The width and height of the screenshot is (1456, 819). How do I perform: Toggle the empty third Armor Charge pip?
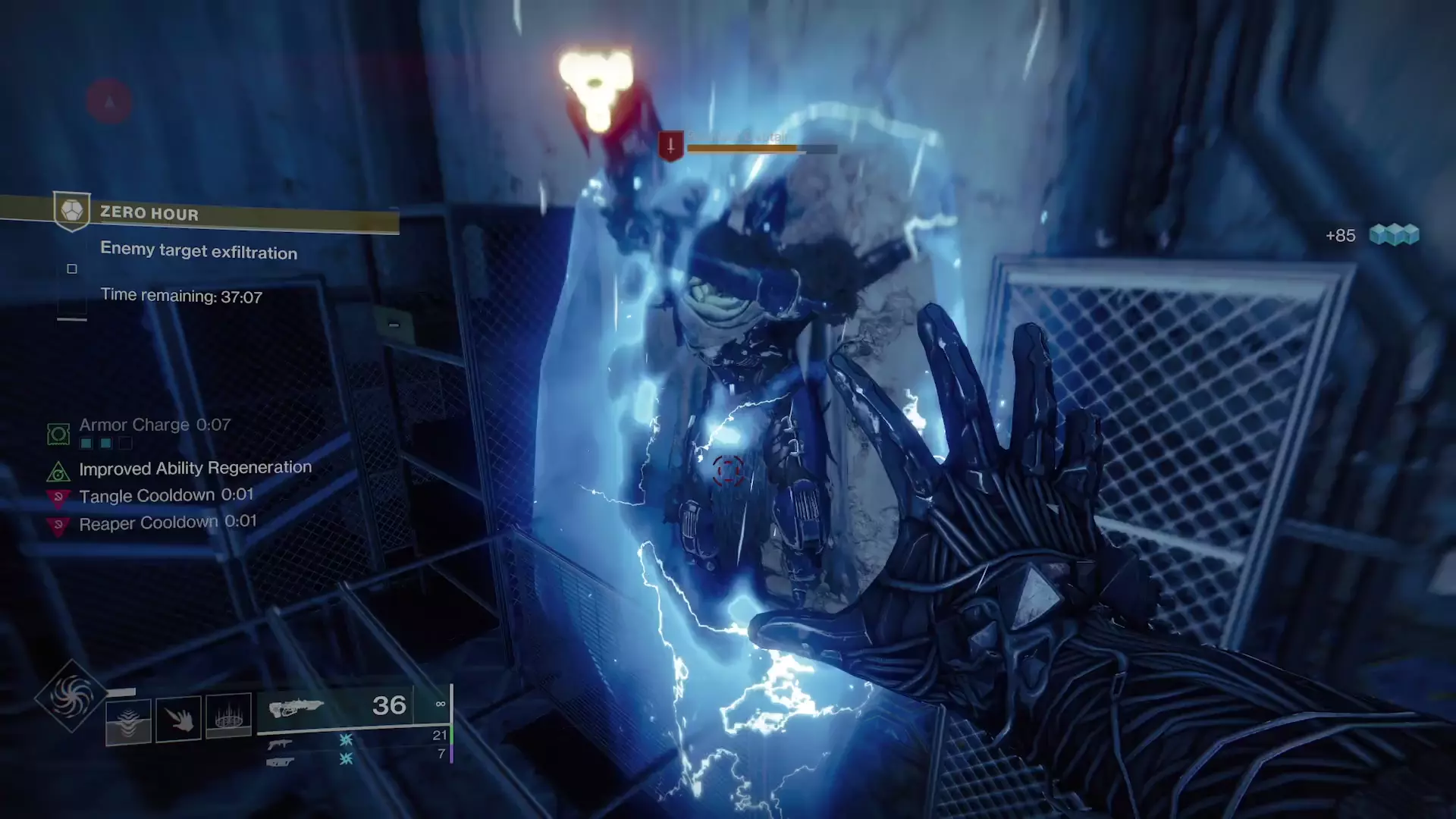126,443
